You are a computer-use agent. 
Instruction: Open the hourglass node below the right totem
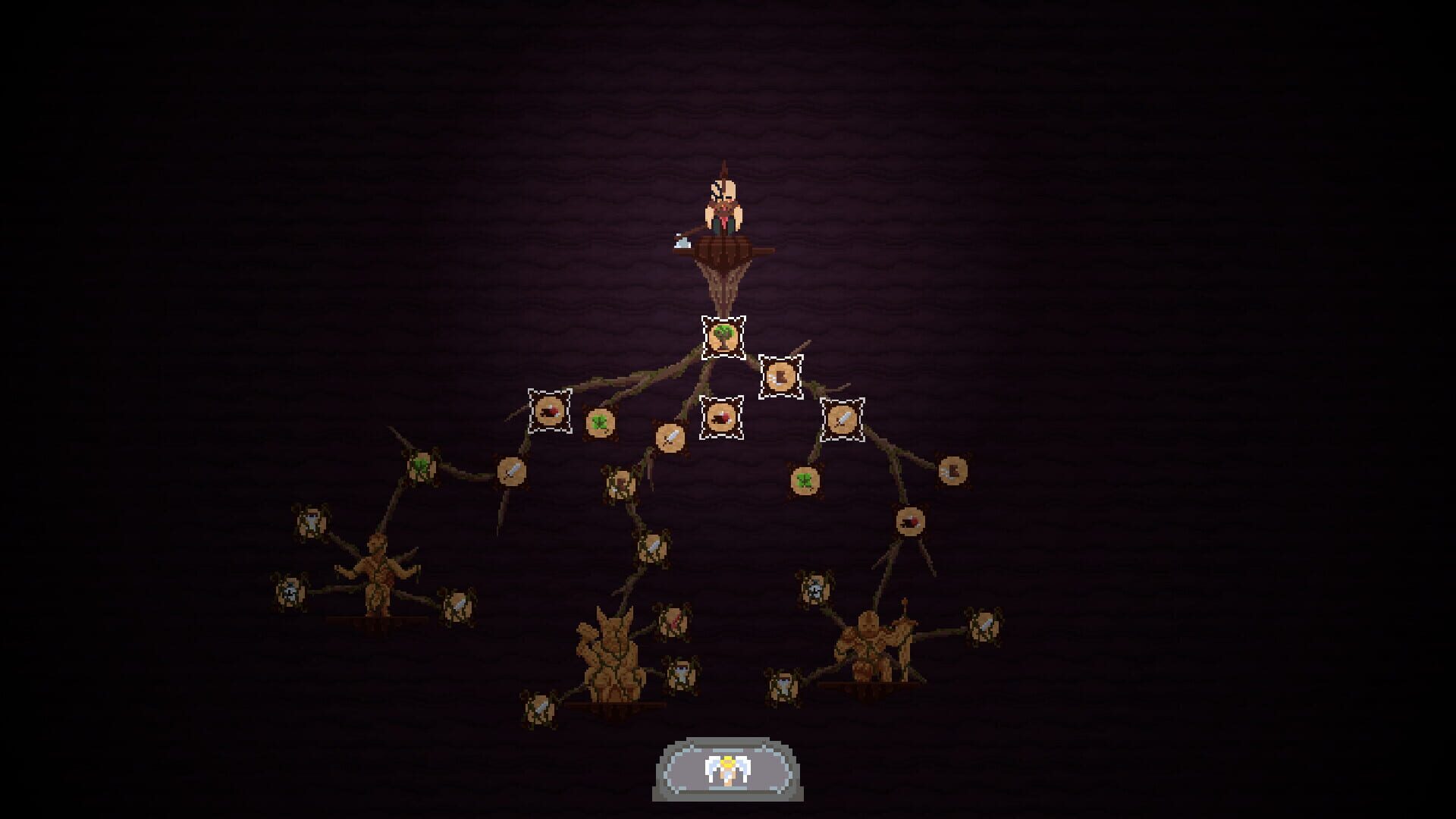pos(783,685)
